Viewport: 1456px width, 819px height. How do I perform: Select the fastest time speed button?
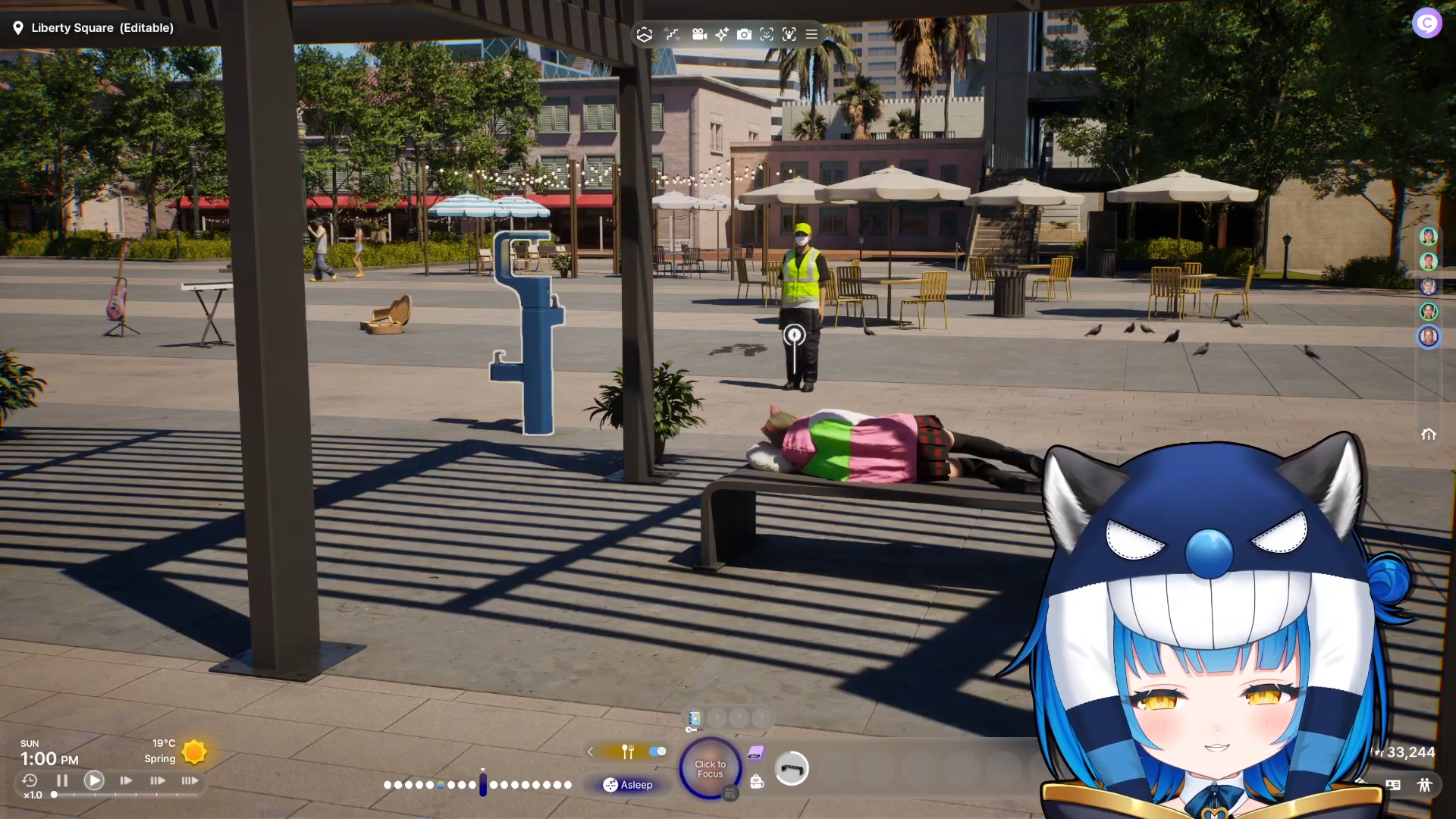click(190, 780)
